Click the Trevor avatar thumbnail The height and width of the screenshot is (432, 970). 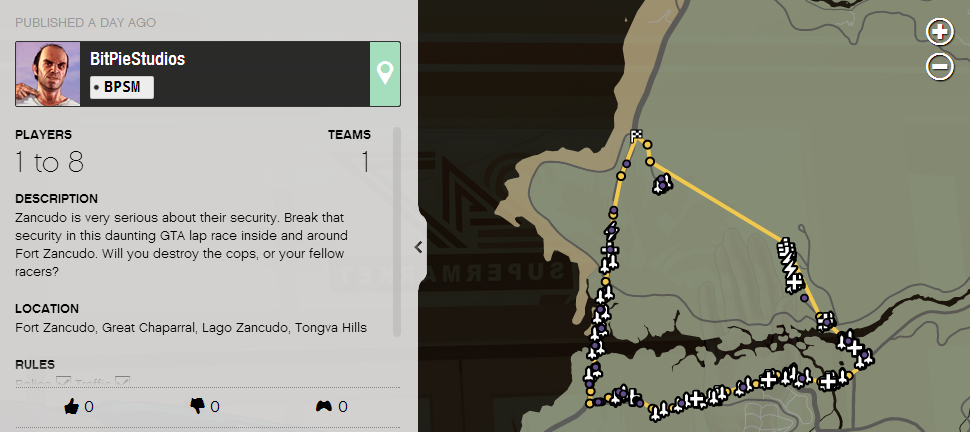[48, 74]
